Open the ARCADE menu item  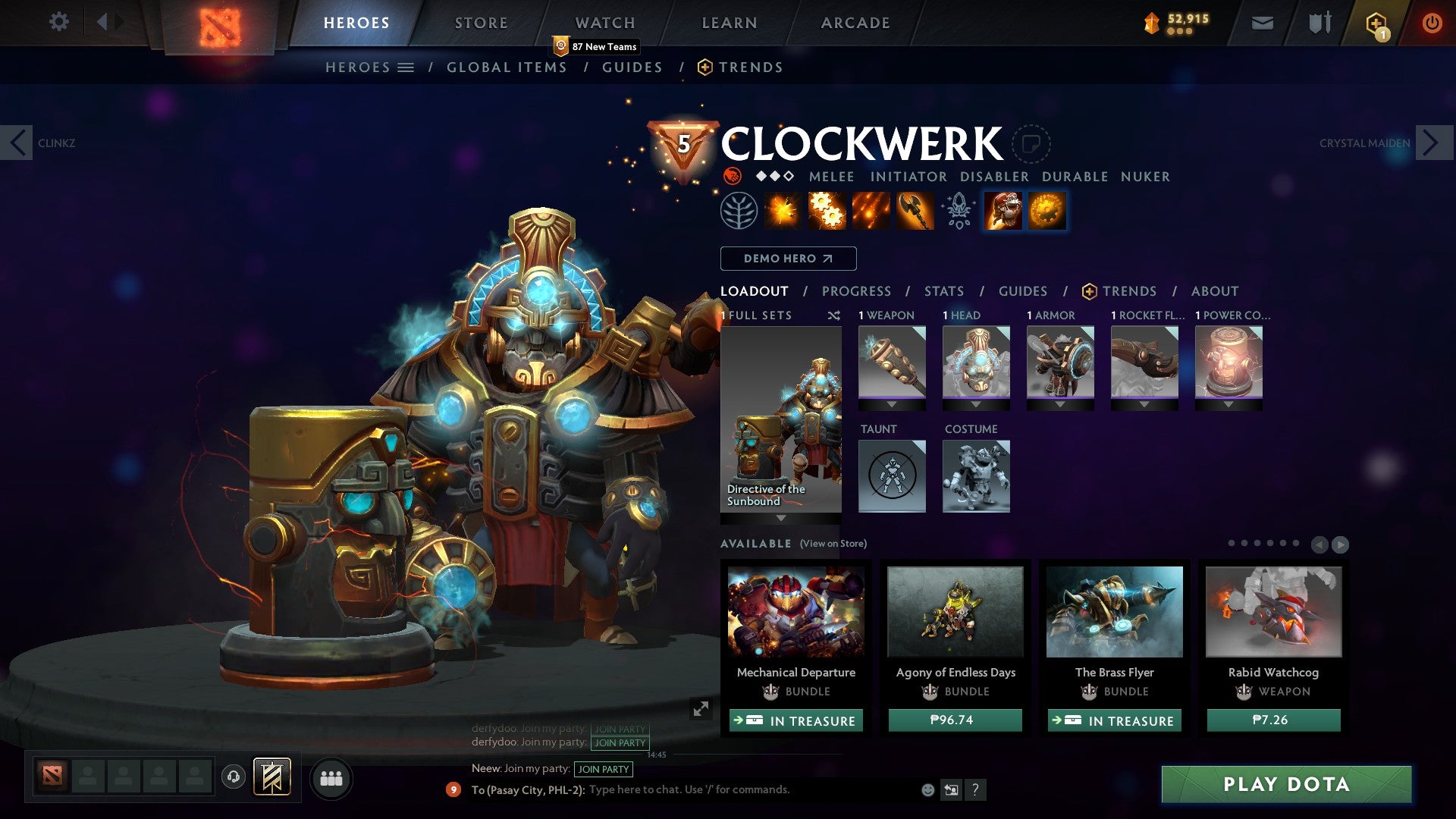click(855, 22)
